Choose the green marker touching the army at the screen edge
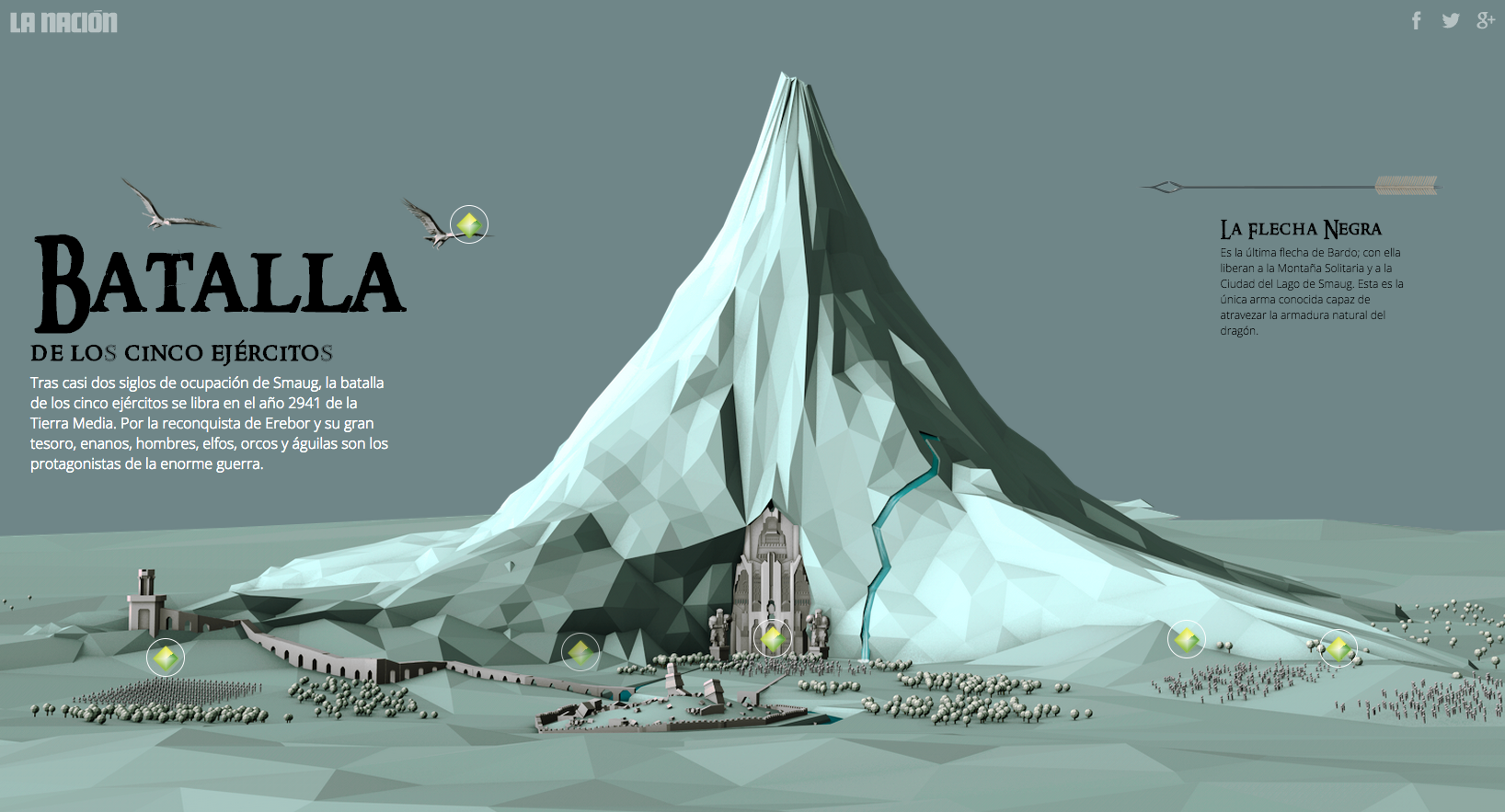The image size is (1505, 812). [x=1338, y=649]
